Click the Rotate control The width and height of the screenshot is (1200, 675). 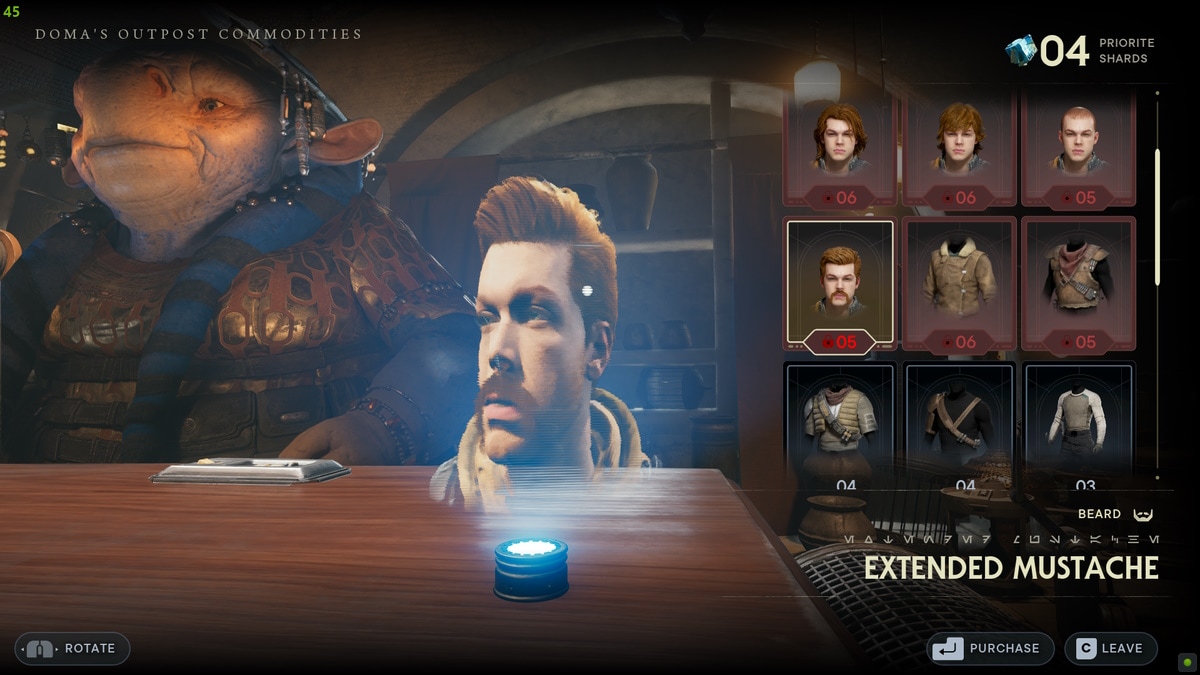[72, 648]
